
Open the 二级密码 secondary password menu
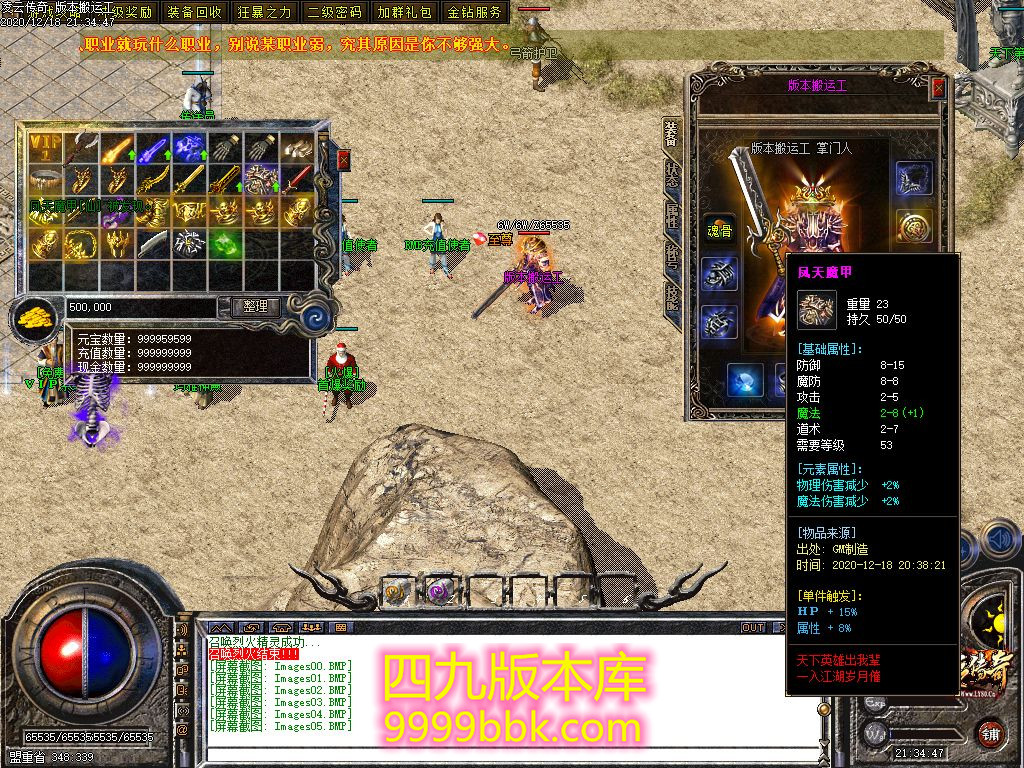click(335, 12)
